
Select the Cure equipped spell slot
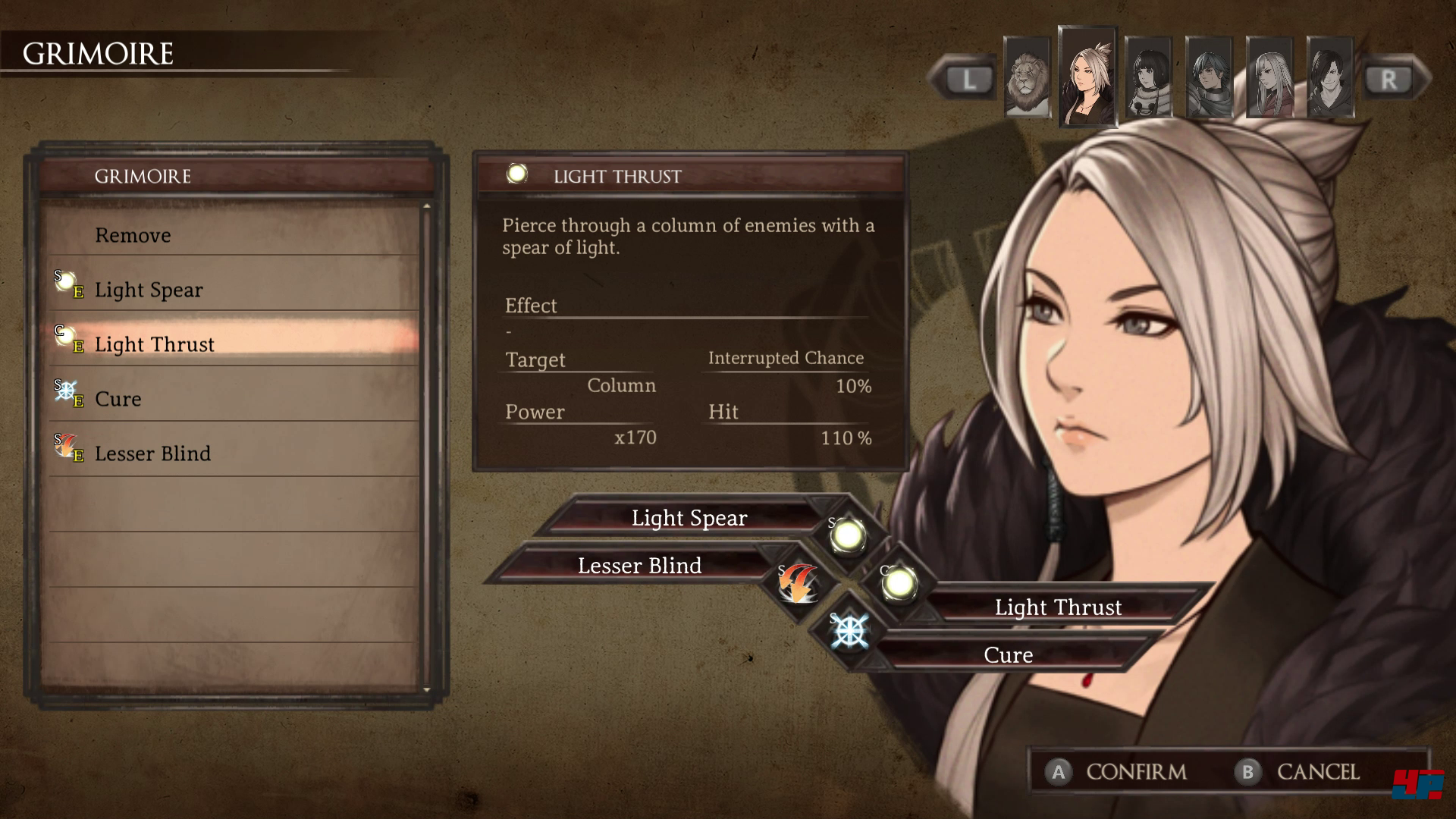[x=1008, y=655]
